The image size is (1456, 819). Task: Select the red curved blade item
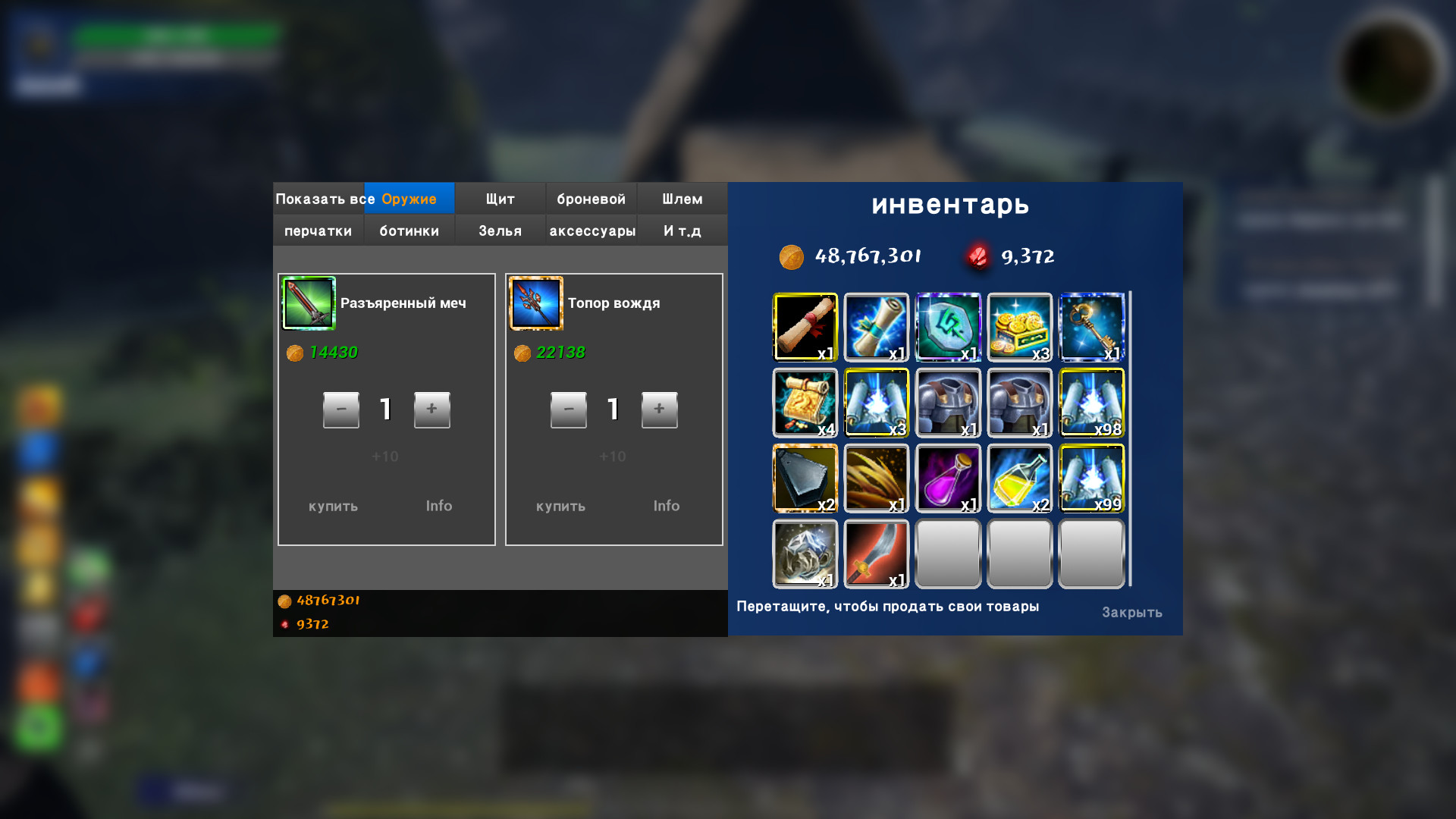tap(876, 554)
